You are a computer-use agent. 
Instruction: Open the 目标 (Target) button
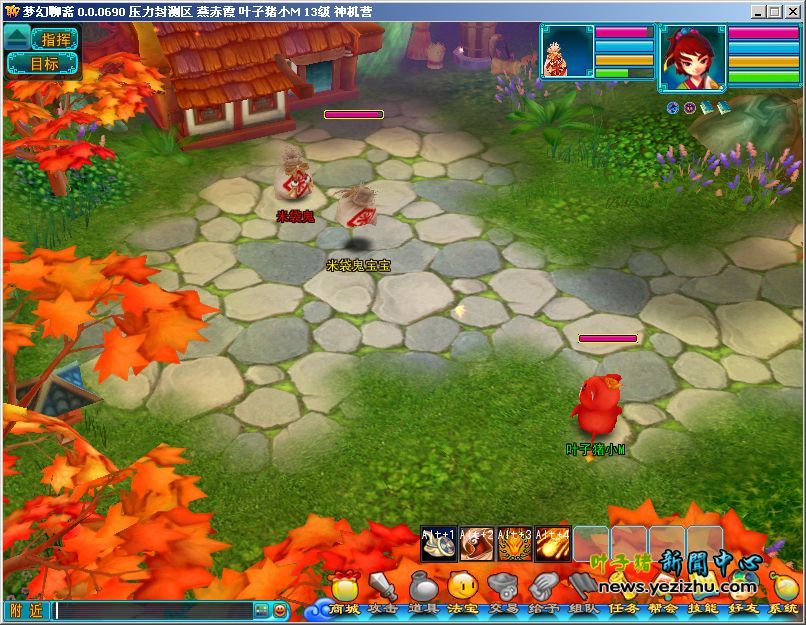pyautogui.click(x=44, y=64)
